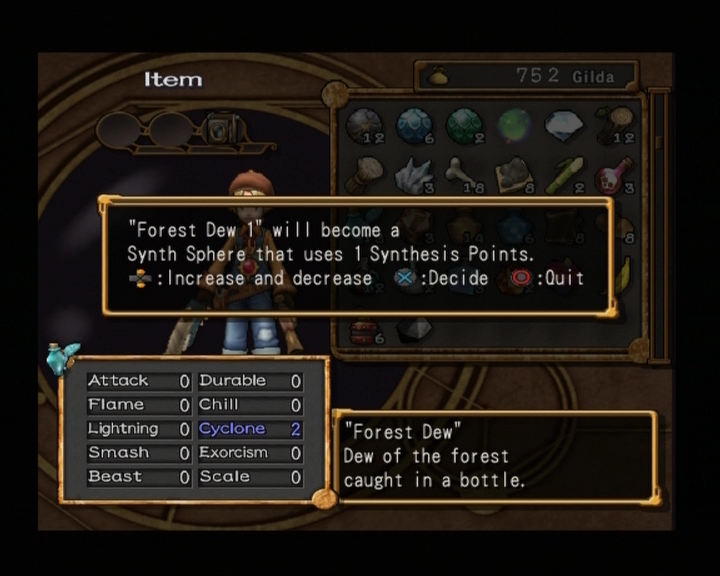Select the bone item stack of 18
Screen dimensions: 720x576
click(x=463, y=175)
